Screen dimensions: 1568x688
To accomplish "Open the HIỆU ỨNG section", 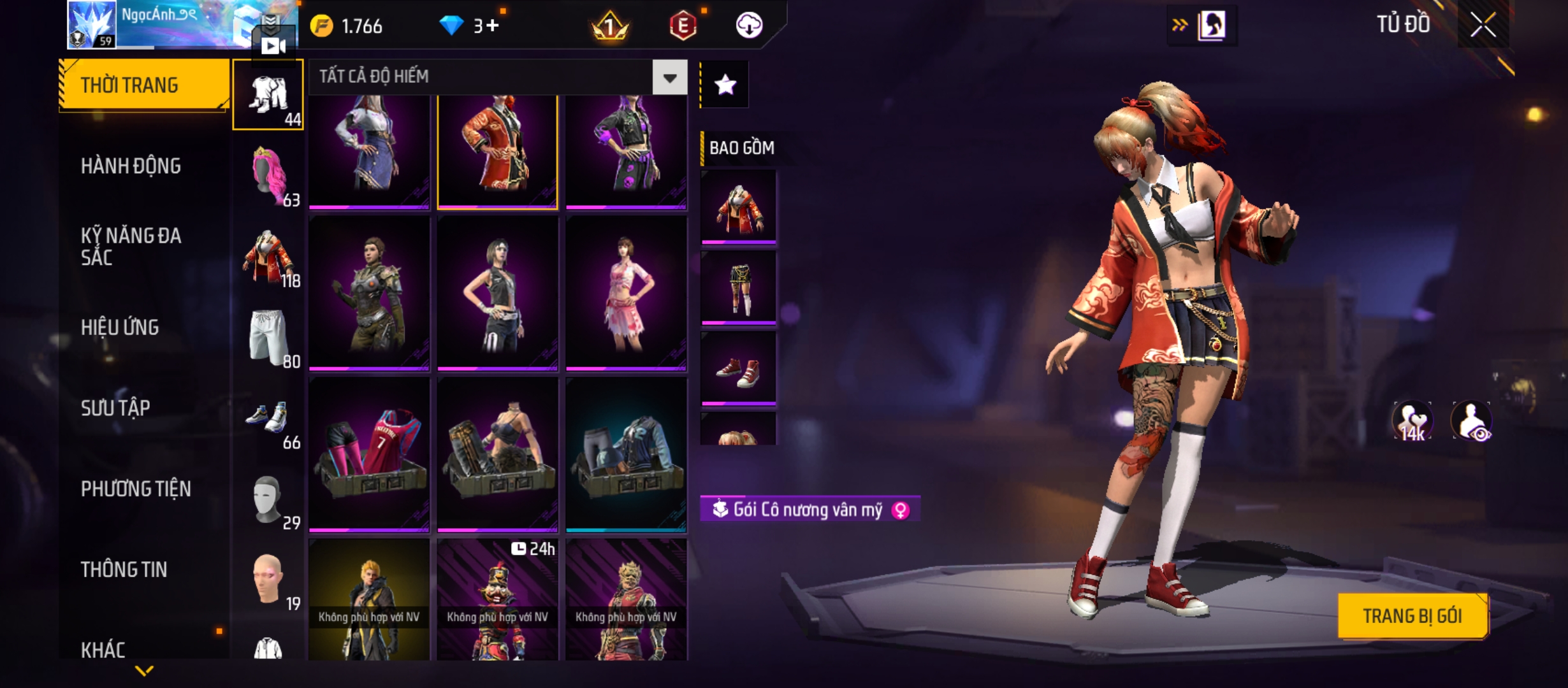I will 120,327.
